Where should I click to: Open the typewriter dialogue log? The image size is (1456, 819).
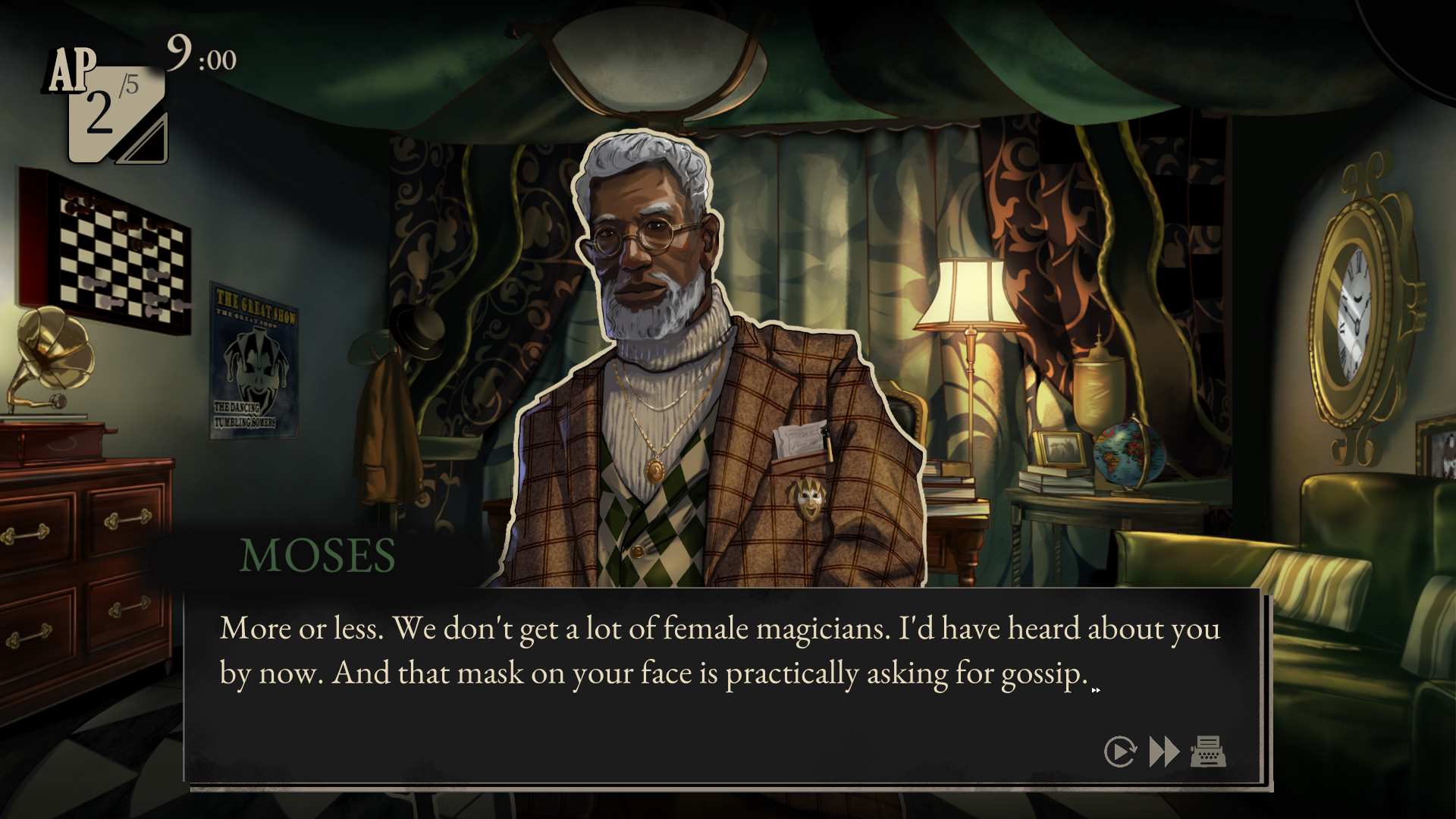[x=1208, y=752]
